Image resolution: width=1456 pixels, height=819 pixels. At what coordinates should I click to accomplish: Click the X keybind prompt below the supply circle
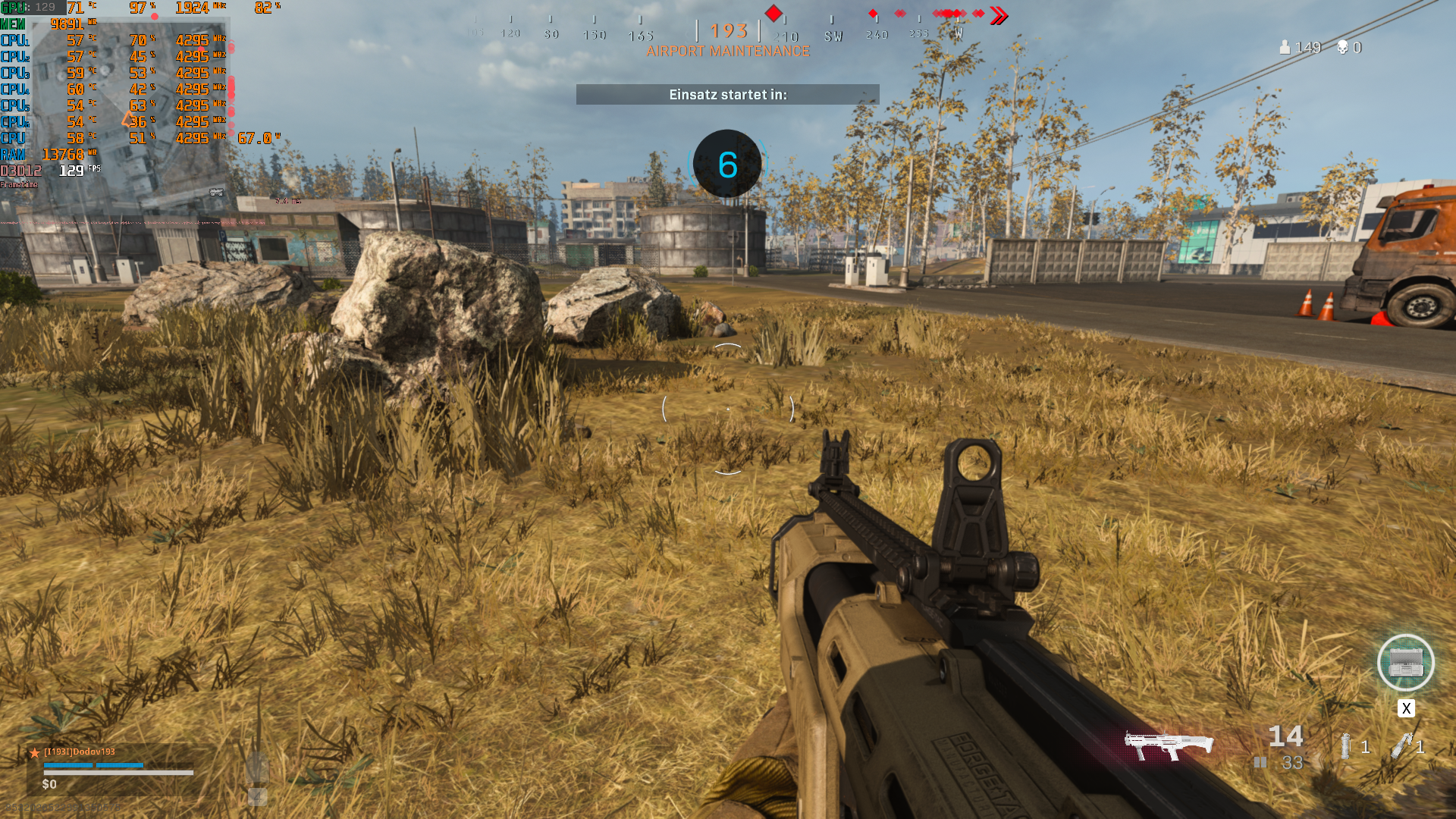(x=1407, y=709)
